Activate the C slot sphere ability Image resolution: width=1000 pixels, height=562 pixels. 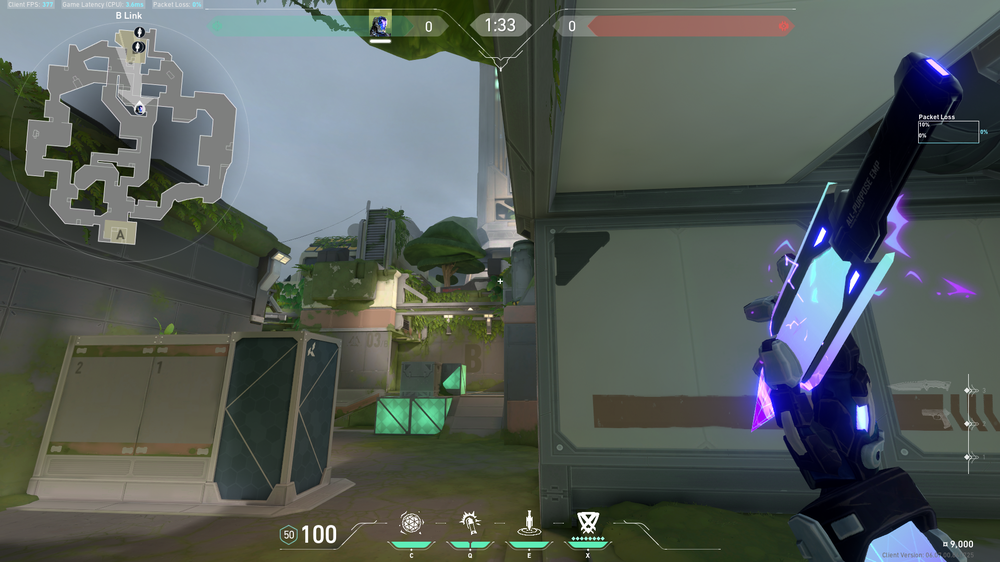point(410,522)
